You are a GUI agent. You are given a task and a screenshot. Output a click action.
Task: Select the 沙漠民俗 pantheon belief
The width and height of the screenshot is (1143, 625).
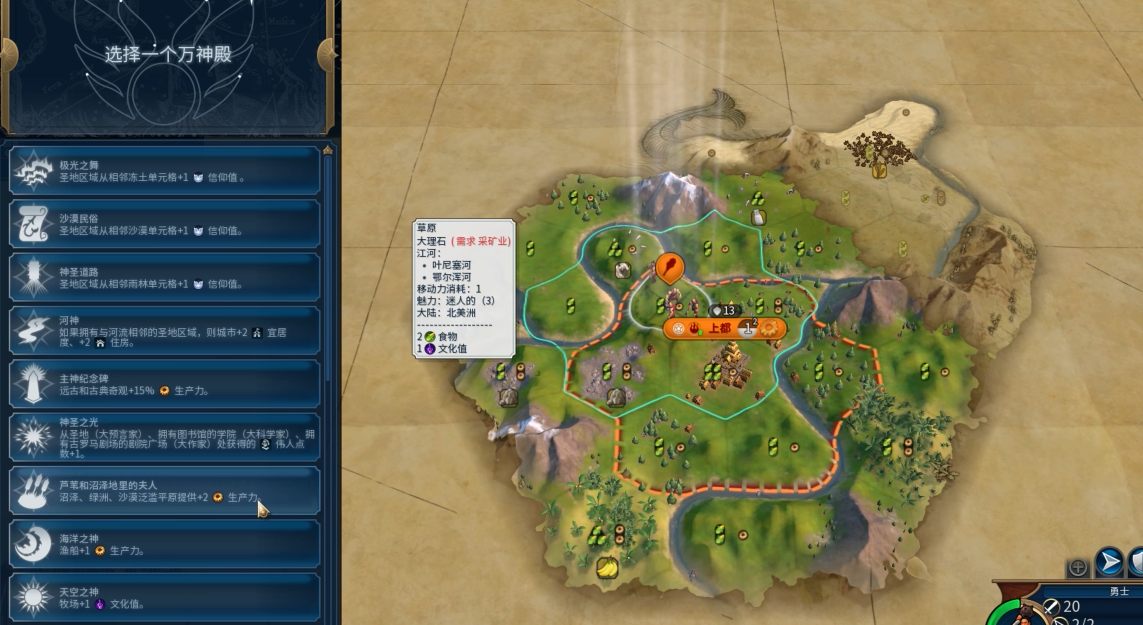click(x=165, y=224)
